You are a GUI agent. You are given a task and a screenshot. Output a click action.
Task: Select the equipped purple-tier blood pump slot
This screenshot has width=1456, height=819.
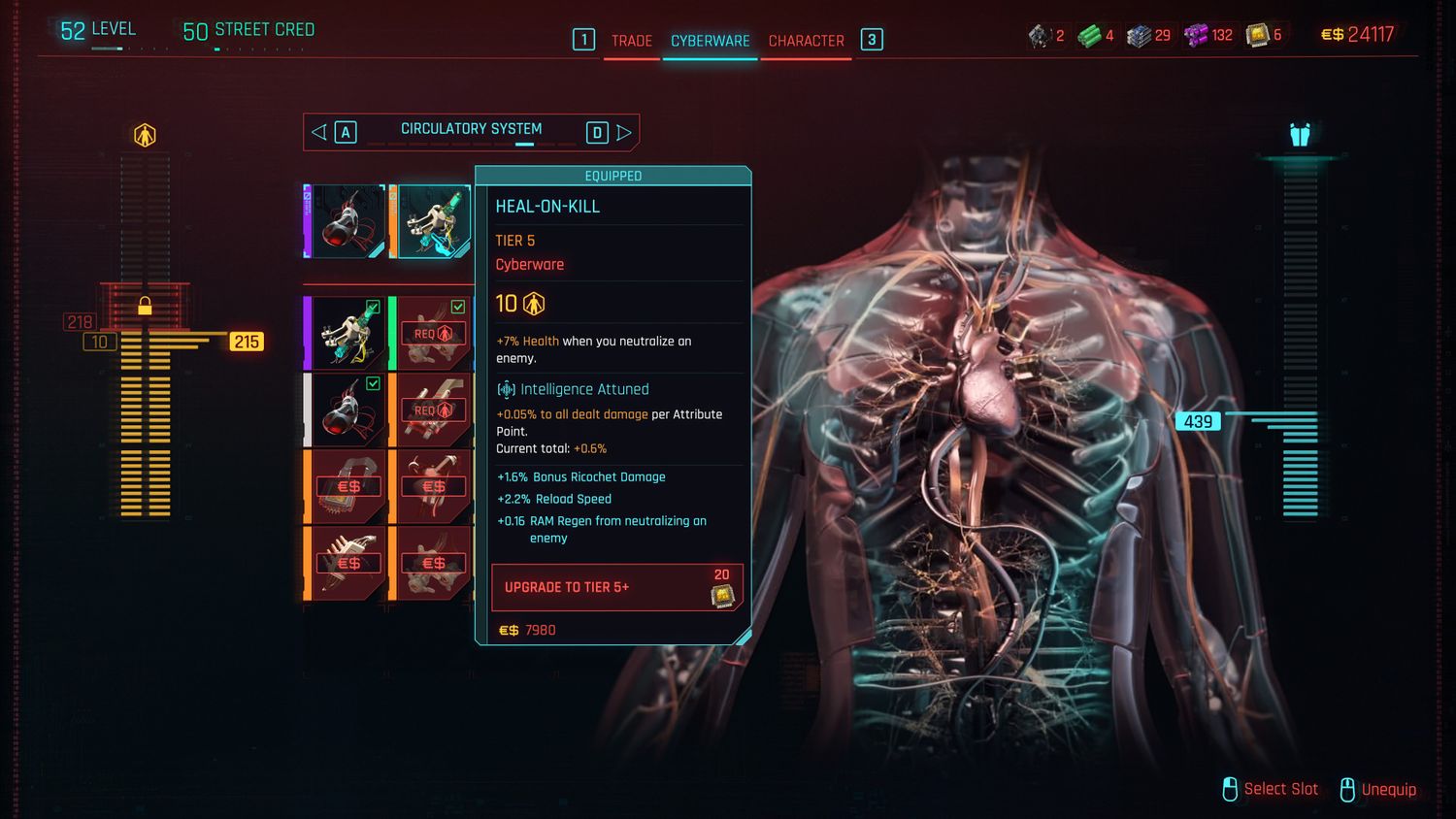[347, 221]
